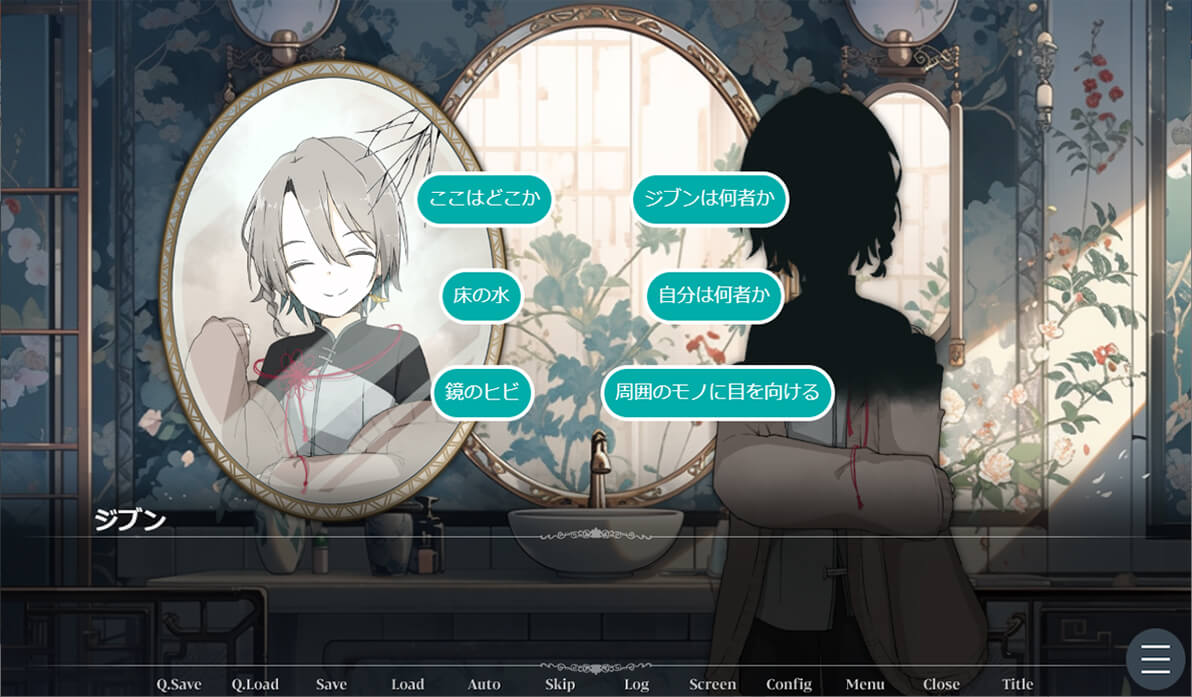Image resolution: width=1192 pixels, height=697 pixels.
Task: Pick the 床の水 choice
Action: [x=482, y=296]
